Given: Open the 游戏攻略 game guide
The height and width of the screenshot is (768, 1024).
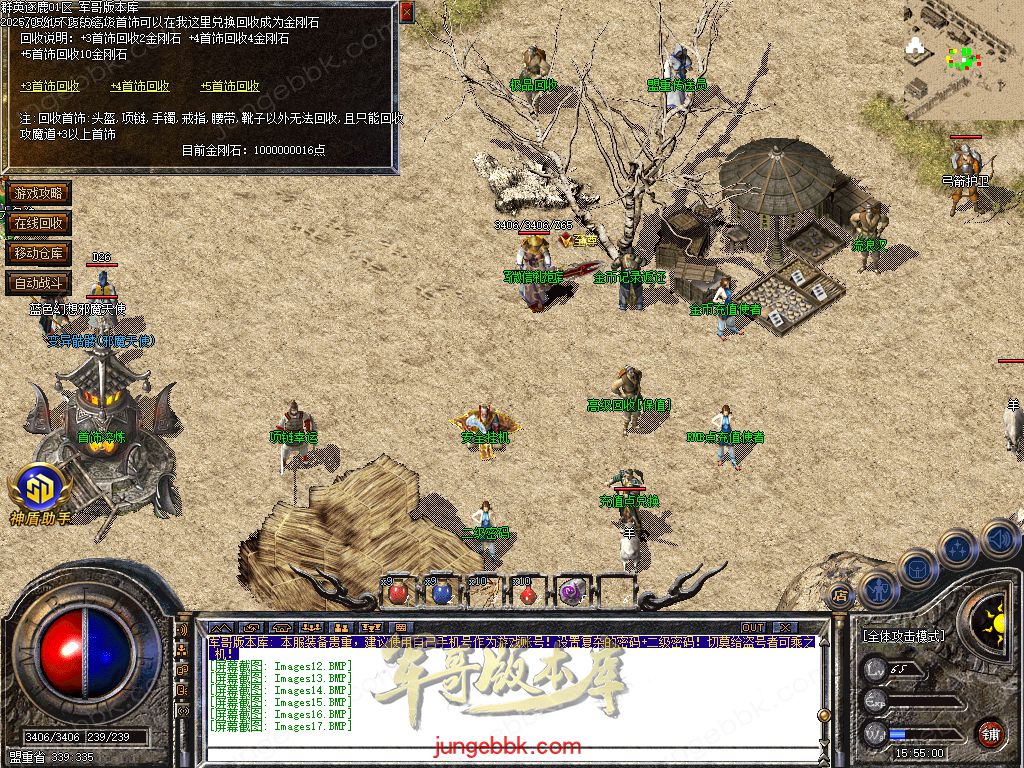Looking at the screenshot, I should [x=38, y=193].
